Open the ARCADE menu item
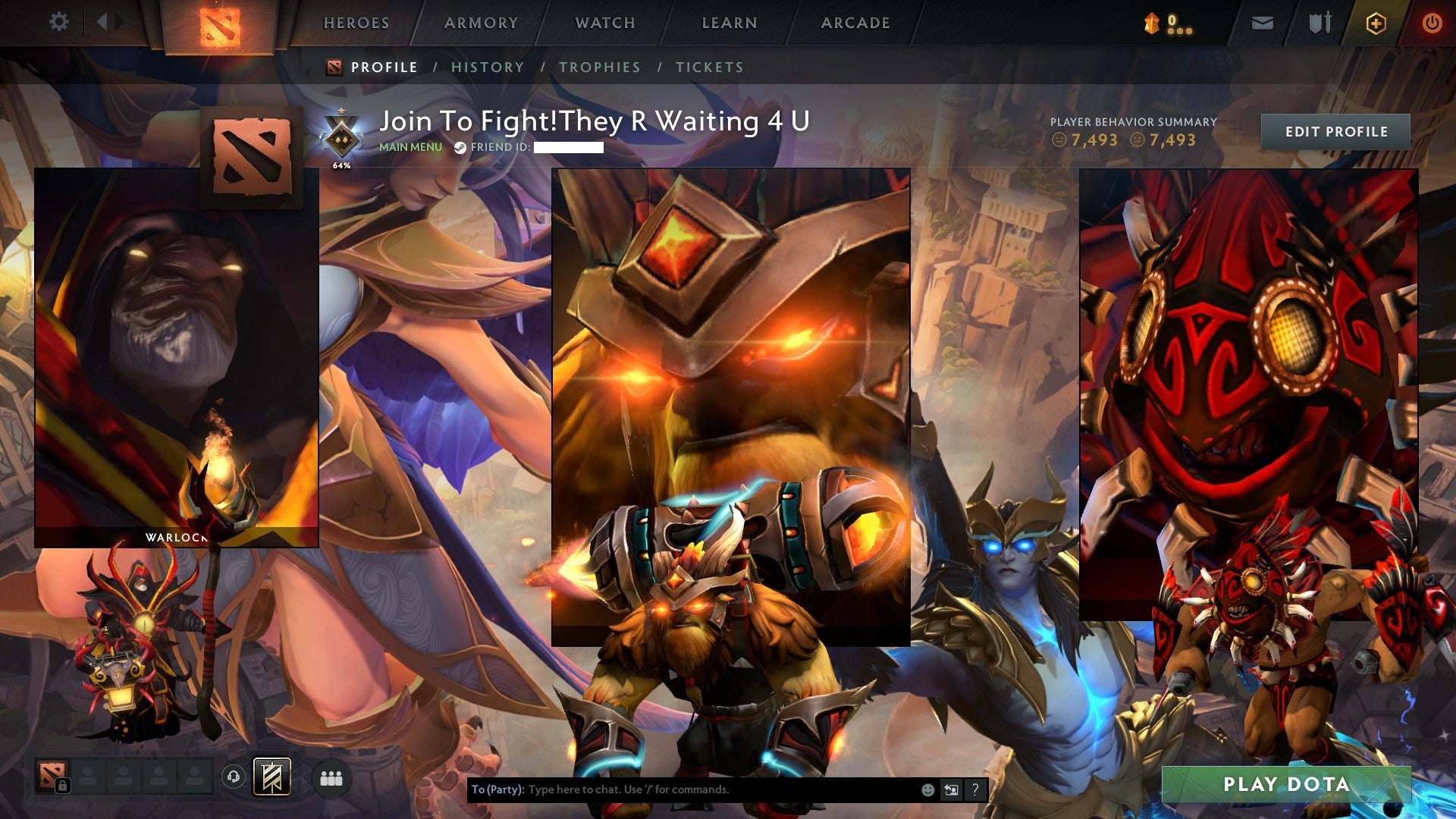This screenshot has height=819, width=1456. 855,23
